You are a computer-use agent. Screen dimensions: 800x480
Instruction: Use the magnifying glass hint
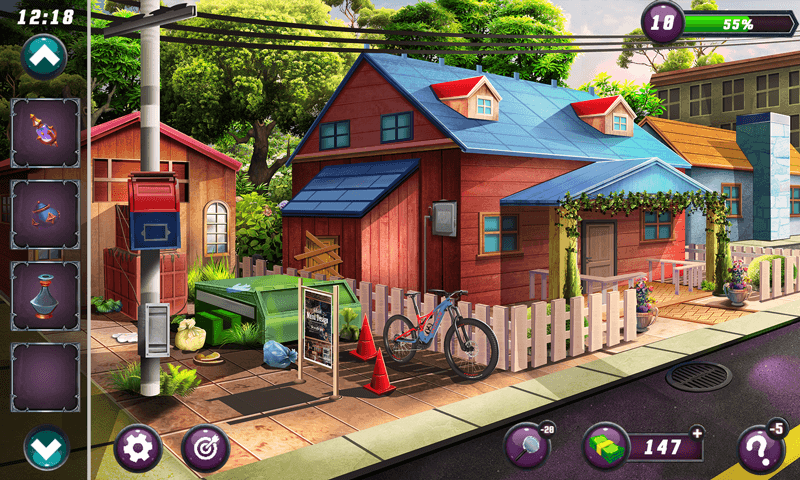pos(529,446)
